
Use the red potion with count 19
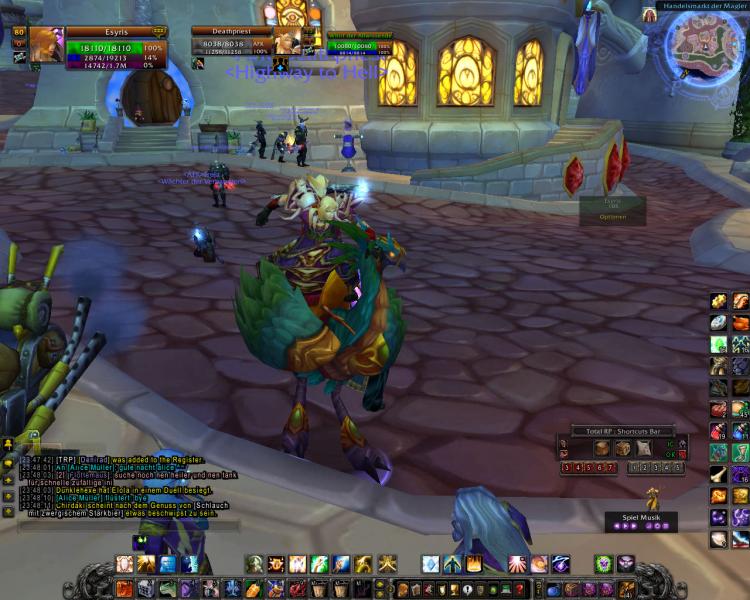pos(719,430)
